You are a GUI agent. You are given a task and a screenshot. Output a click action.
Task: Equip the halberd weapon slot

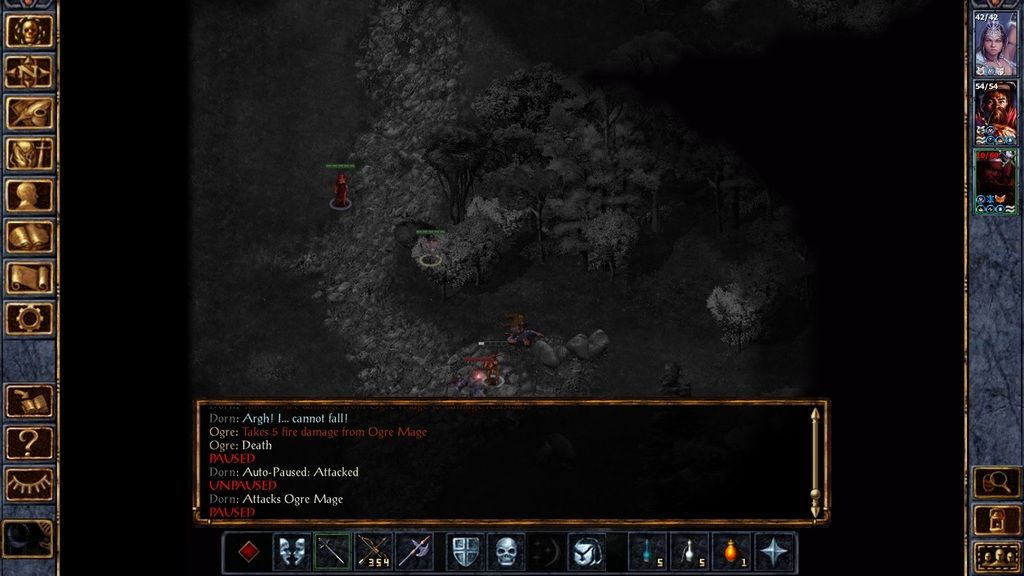click(x=414, y=551)
